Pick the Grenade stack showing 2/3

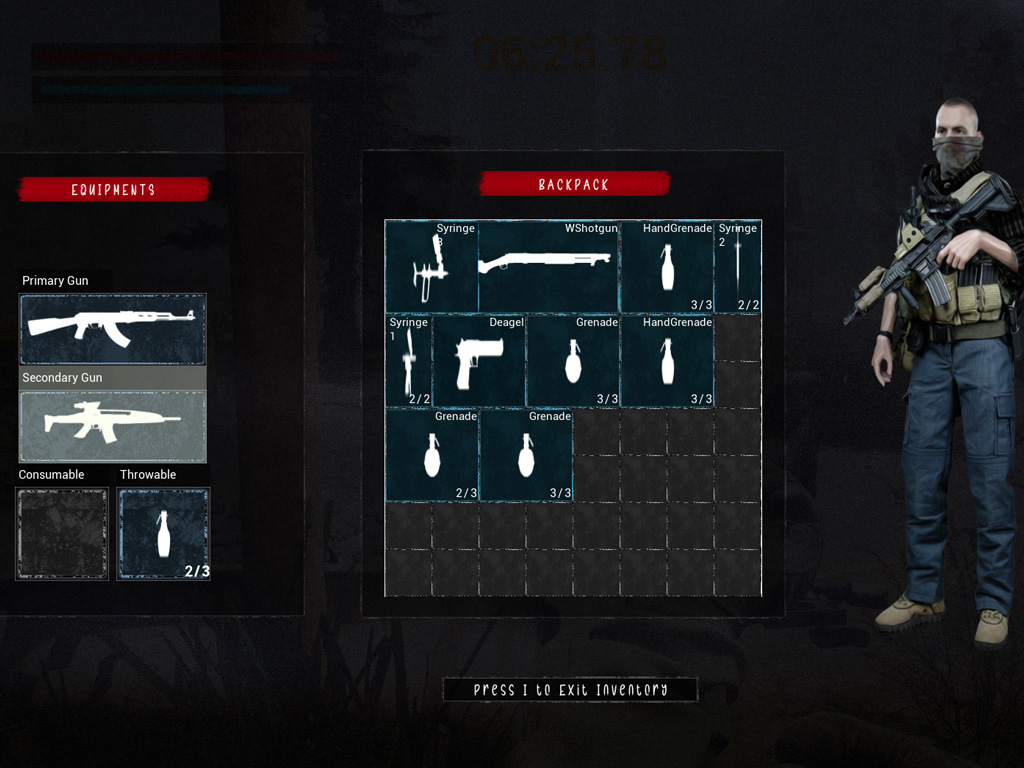[432, 455]
